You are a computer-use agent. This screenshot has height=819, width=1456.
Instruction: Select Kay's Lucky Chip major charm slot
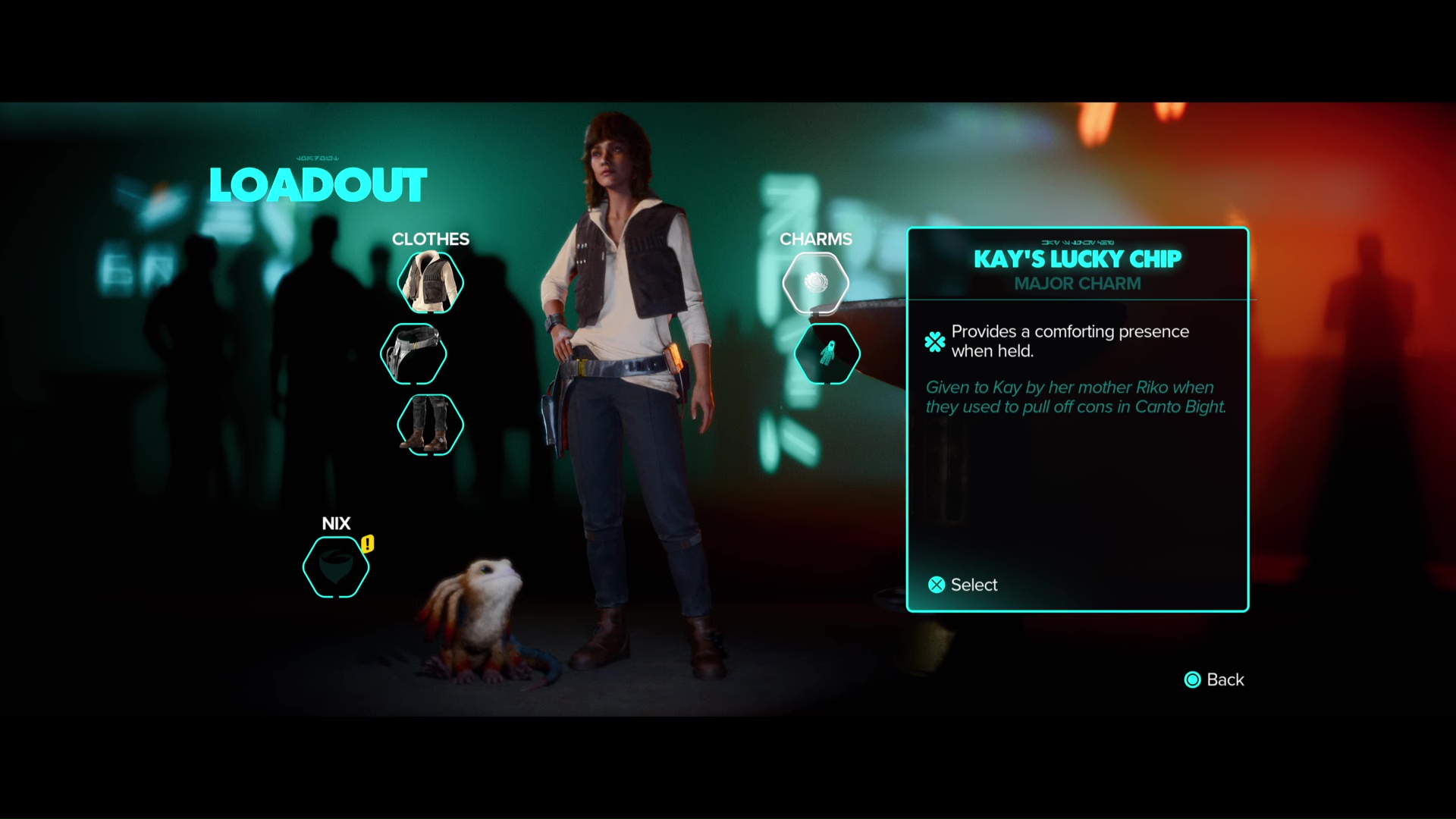[815, 283]
